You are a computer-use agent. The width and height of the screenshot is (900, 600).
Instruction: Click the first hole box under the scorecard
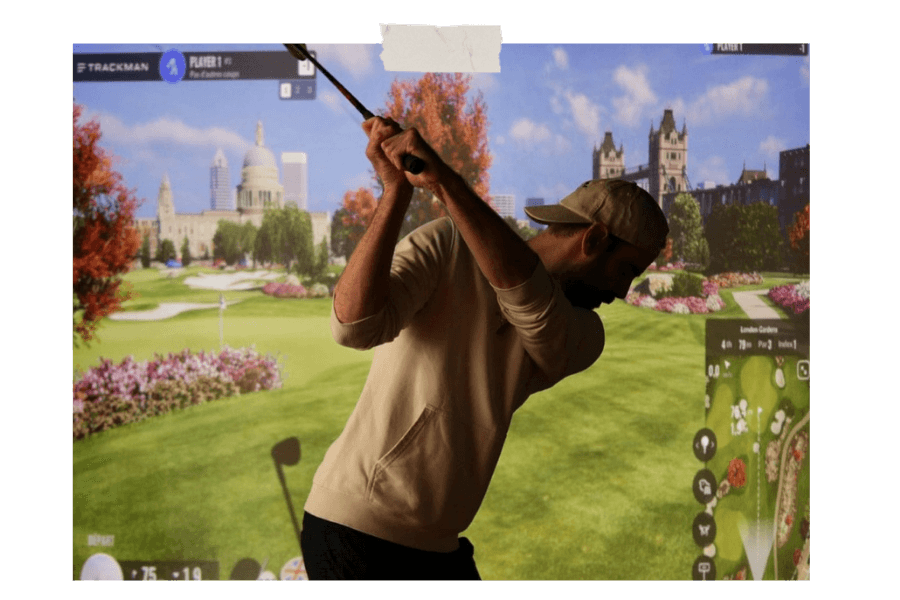pyautogui.click(x=285, y=91)
